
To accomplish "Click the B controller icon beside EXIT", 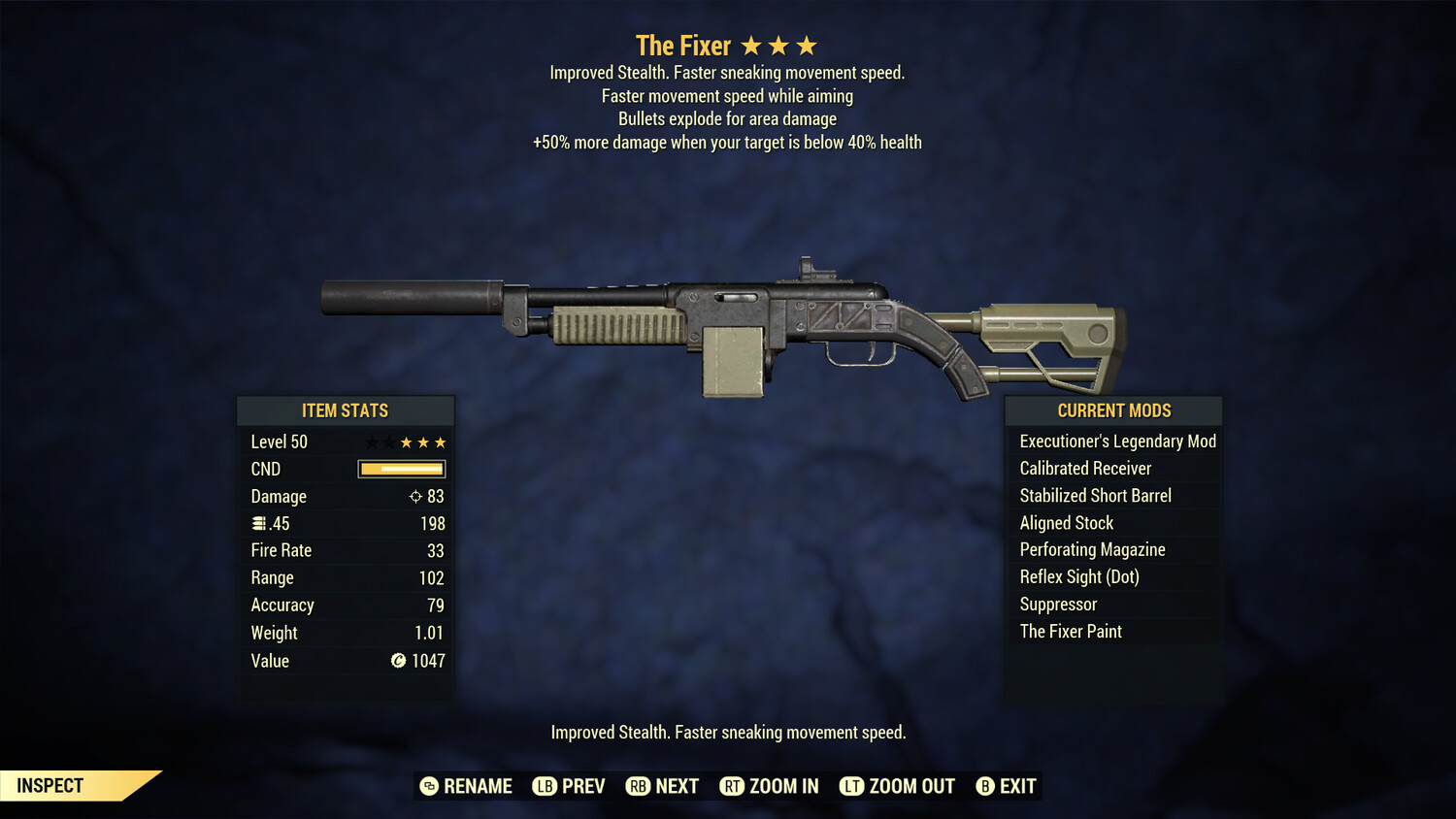I will click(986, 786).
